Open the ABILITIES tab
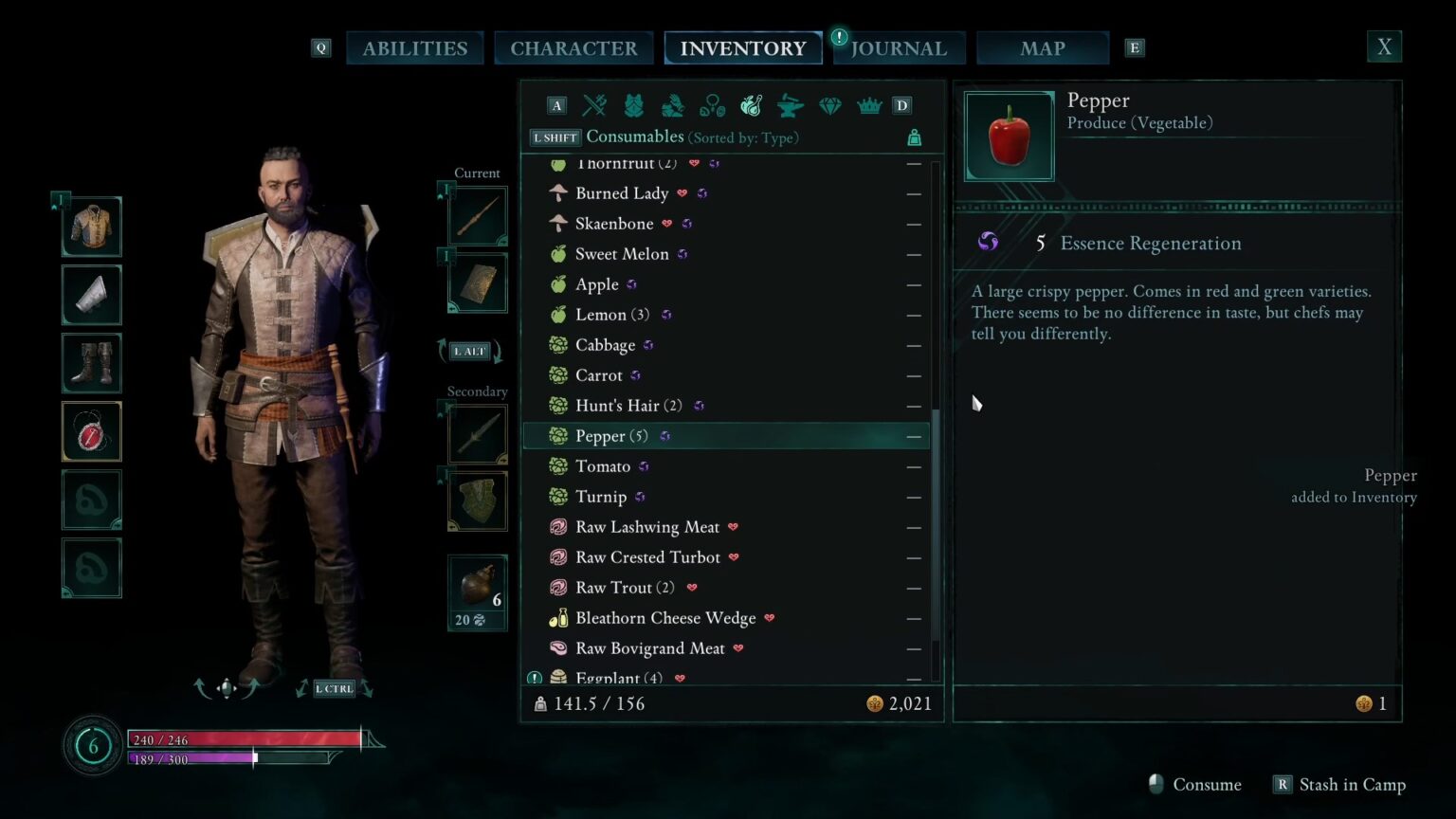 415,47
